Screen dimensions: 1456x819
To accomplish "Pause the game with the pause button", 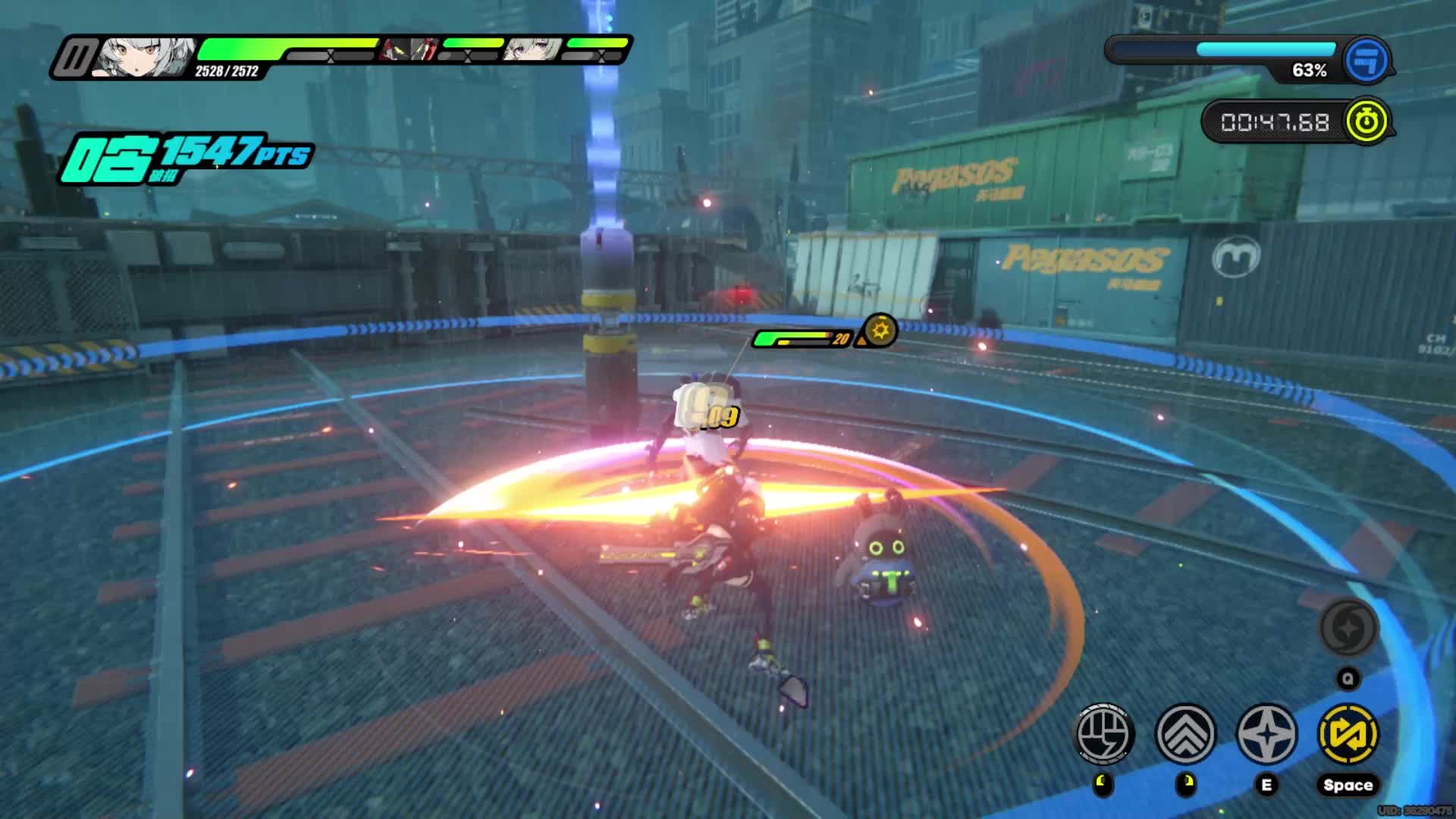I will coord(75,58).
